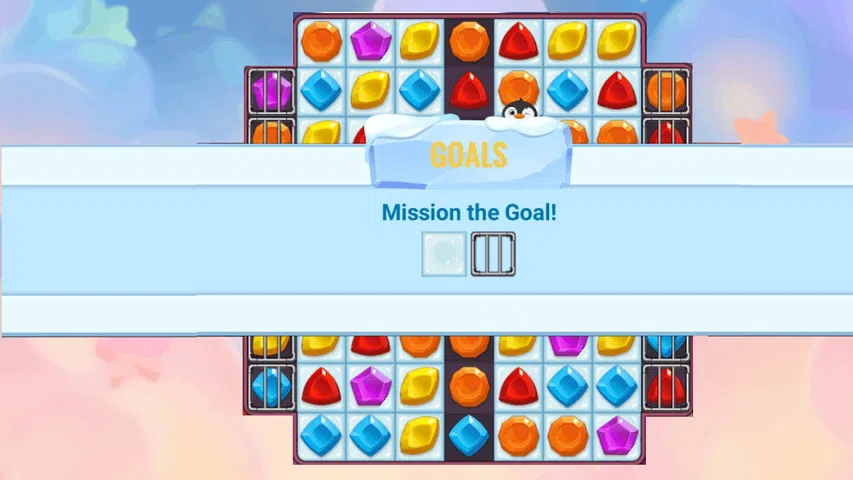Choose the red gem in the top row
Viewport: 853px width, 480px height.
(518, 41)
